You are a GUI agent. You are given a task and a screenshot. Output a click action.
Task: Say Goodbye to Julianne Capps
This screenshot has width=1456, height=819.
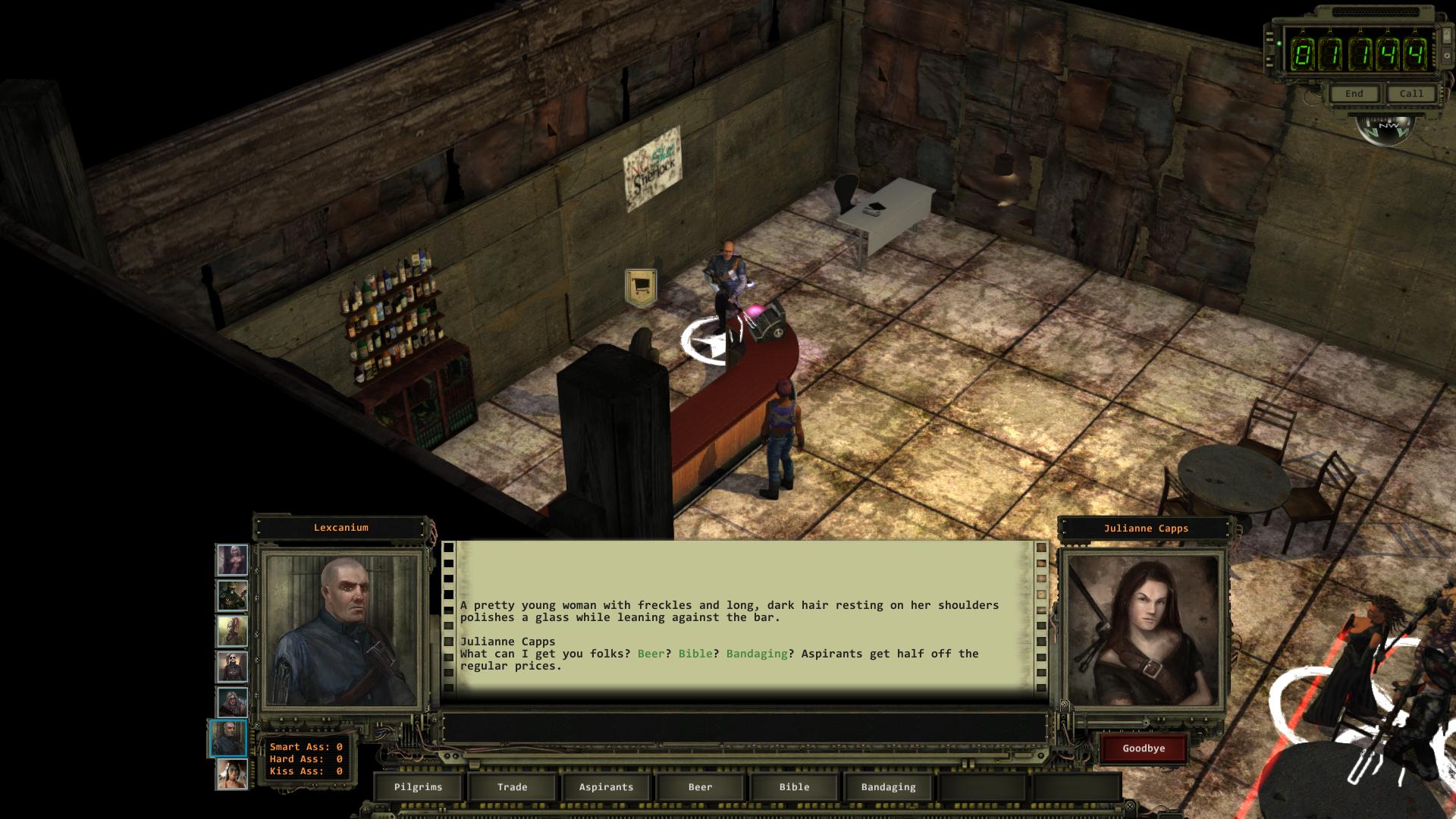click(1144, 748)
